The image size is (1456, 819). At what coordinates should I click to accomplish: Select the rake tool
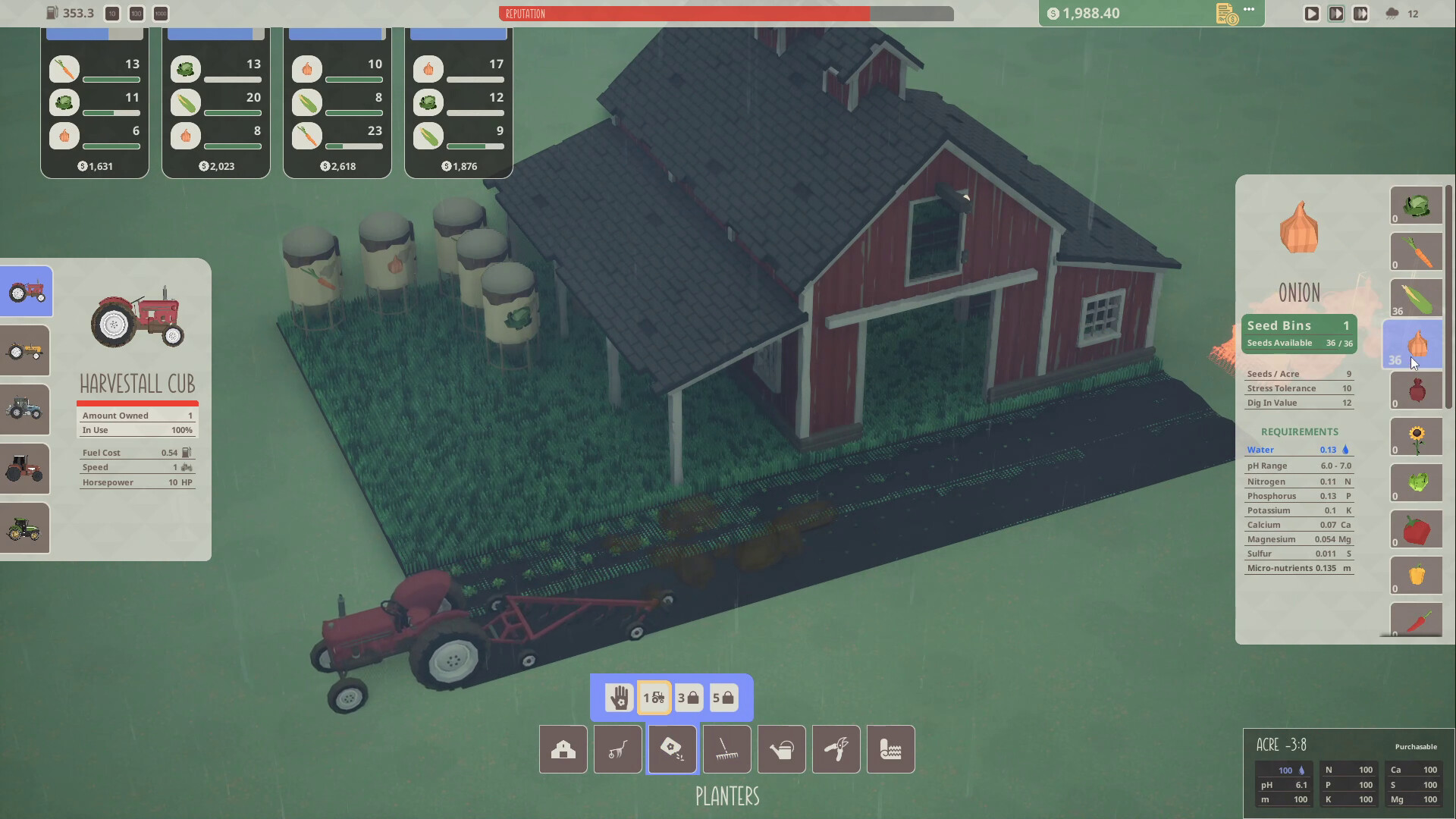coord(726,749)
